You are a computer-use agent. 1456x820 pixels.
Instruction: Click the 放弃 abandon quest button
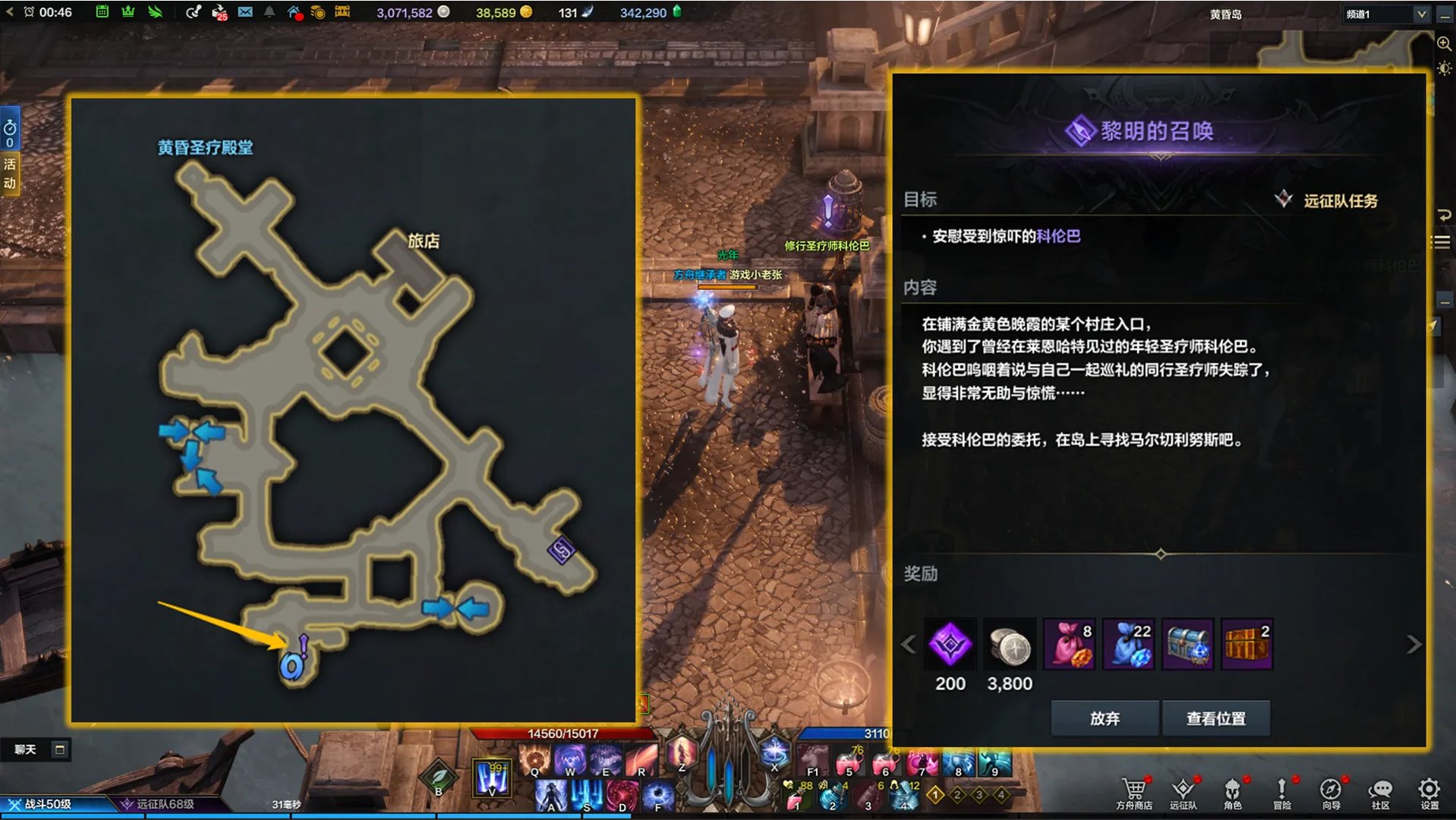(x=1103, y=717)
